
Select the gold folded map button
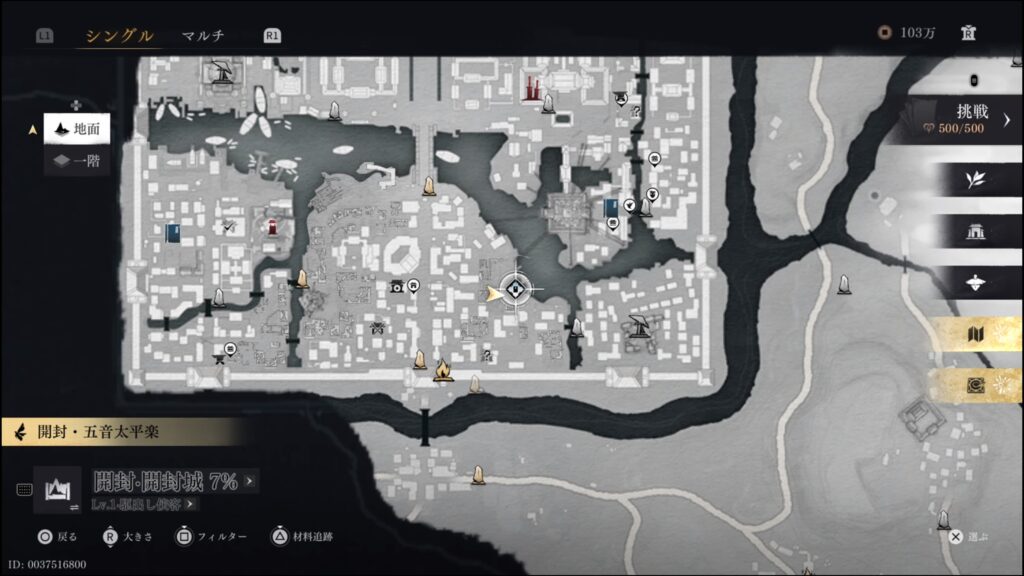(x=974, y=335)
